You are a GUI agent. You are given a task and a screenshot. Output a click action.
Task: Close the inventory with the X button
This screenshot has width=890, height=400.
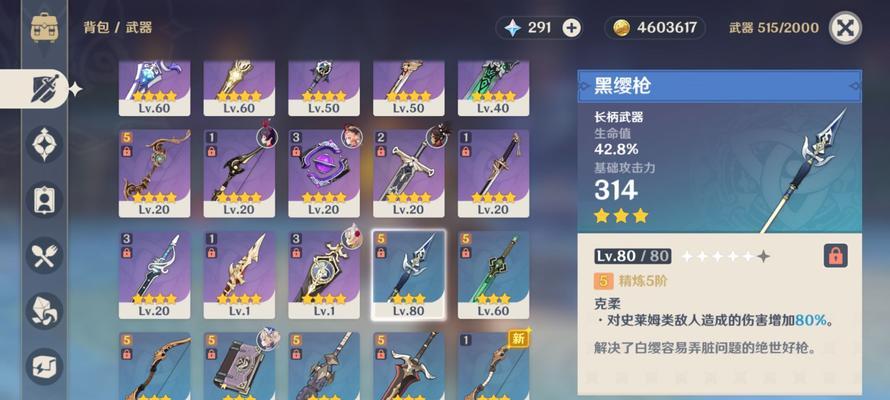click(845, 28)
